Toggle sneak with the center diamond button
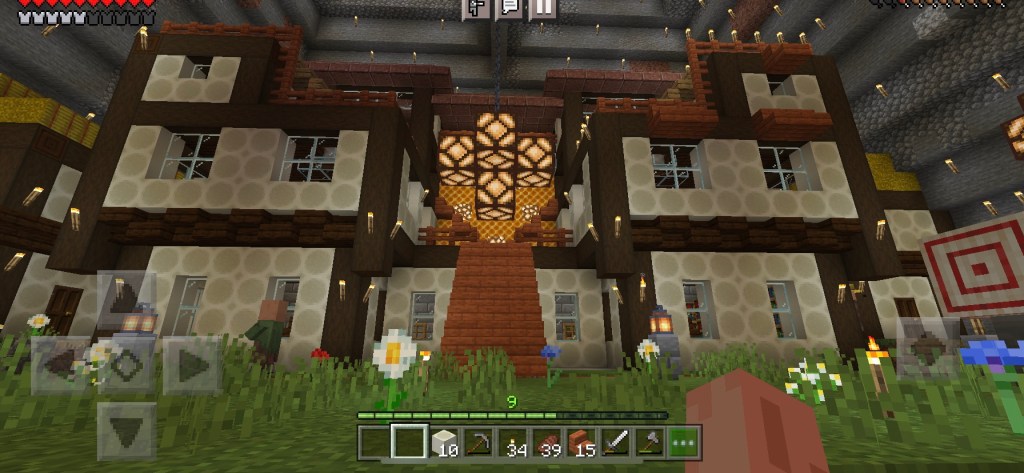 tap(127, 364)
